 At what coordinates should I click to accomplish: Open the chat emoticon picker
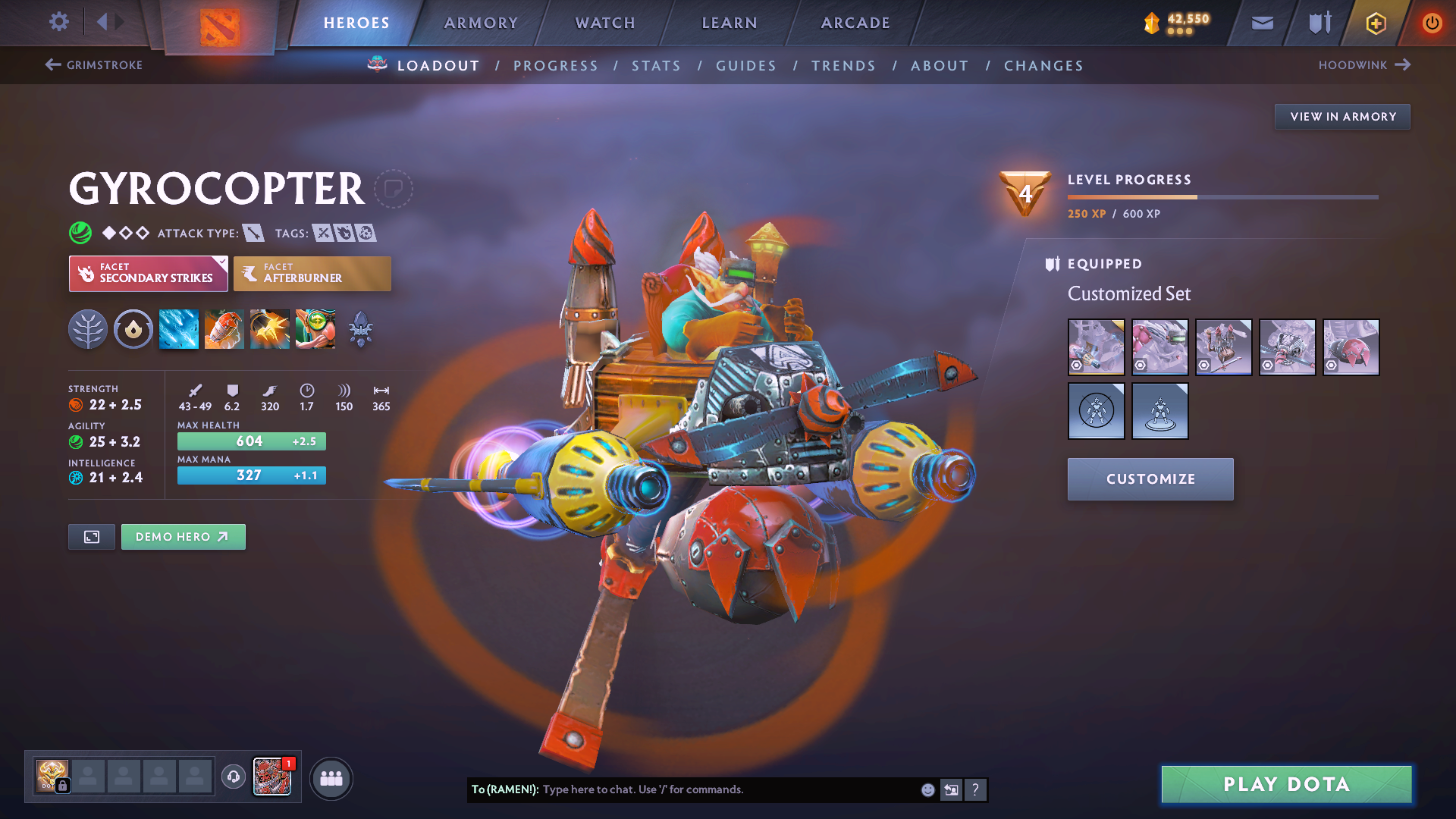[x=927, y=789]
